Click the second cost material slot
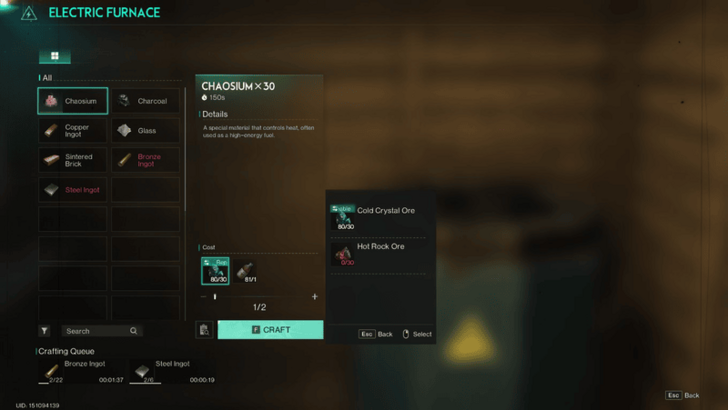The height and width of the screenshot is (410, 728). click(244, 270)
